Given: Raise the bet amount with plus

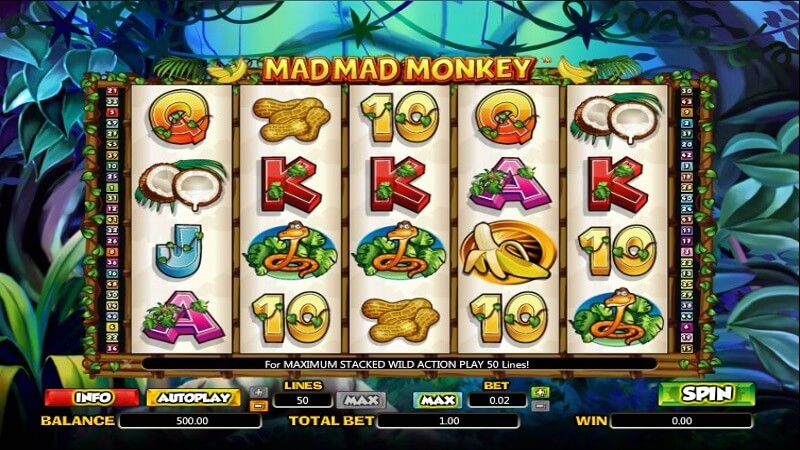Looking at the screenshot, I should [x=540, y=392].
